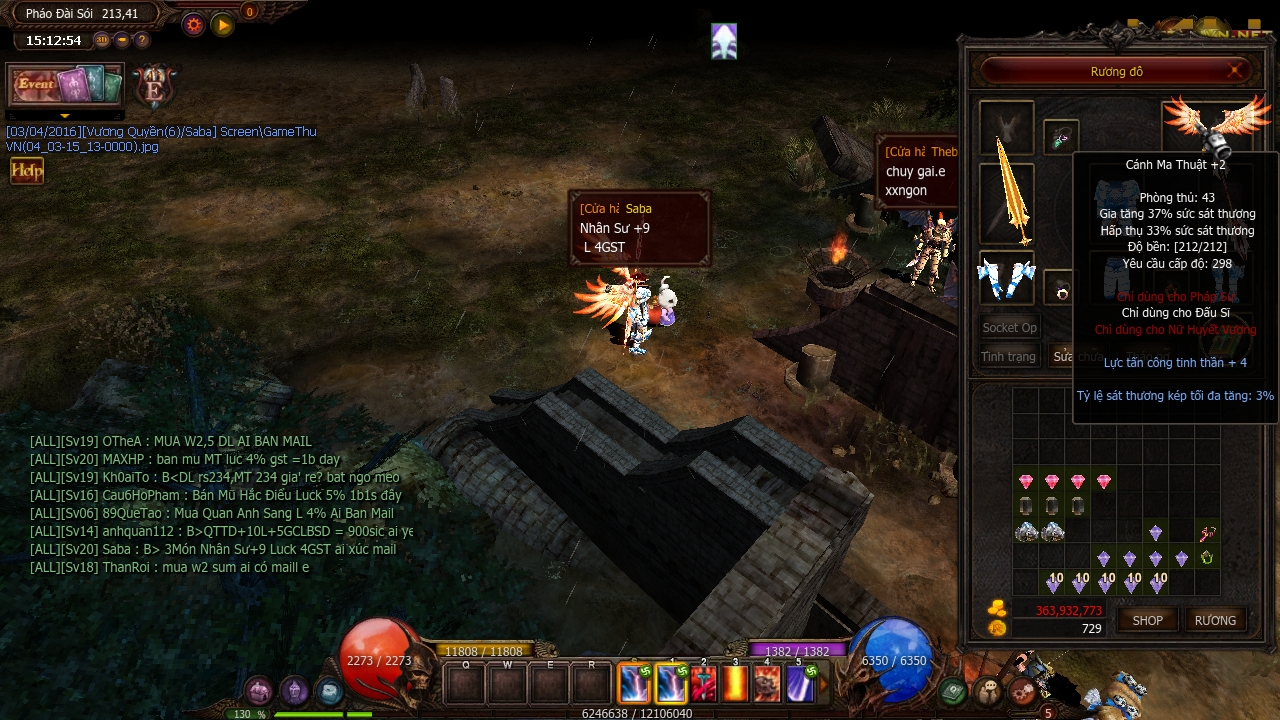
Task: Select the red sword skill in slot 2
Action: [x=704, y=685]
